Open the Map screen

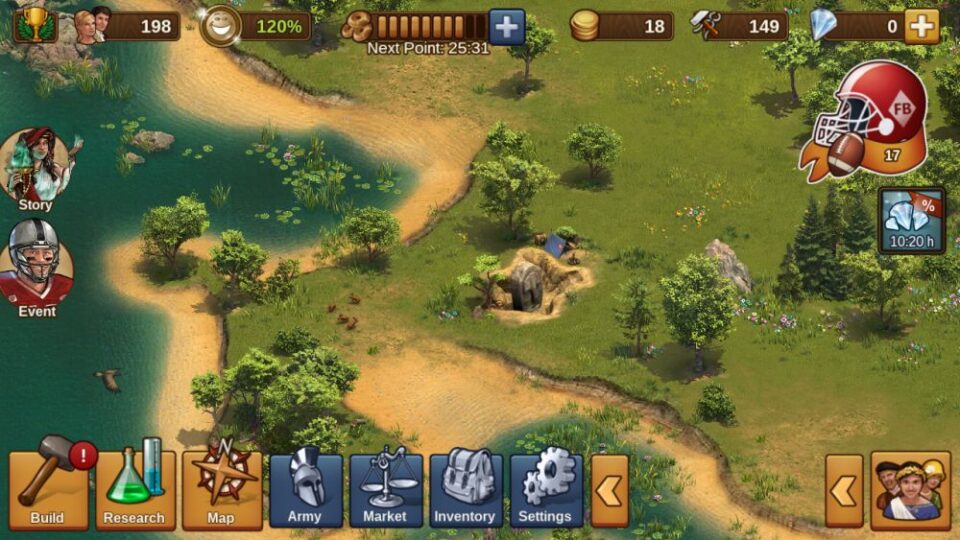(221, 490)
